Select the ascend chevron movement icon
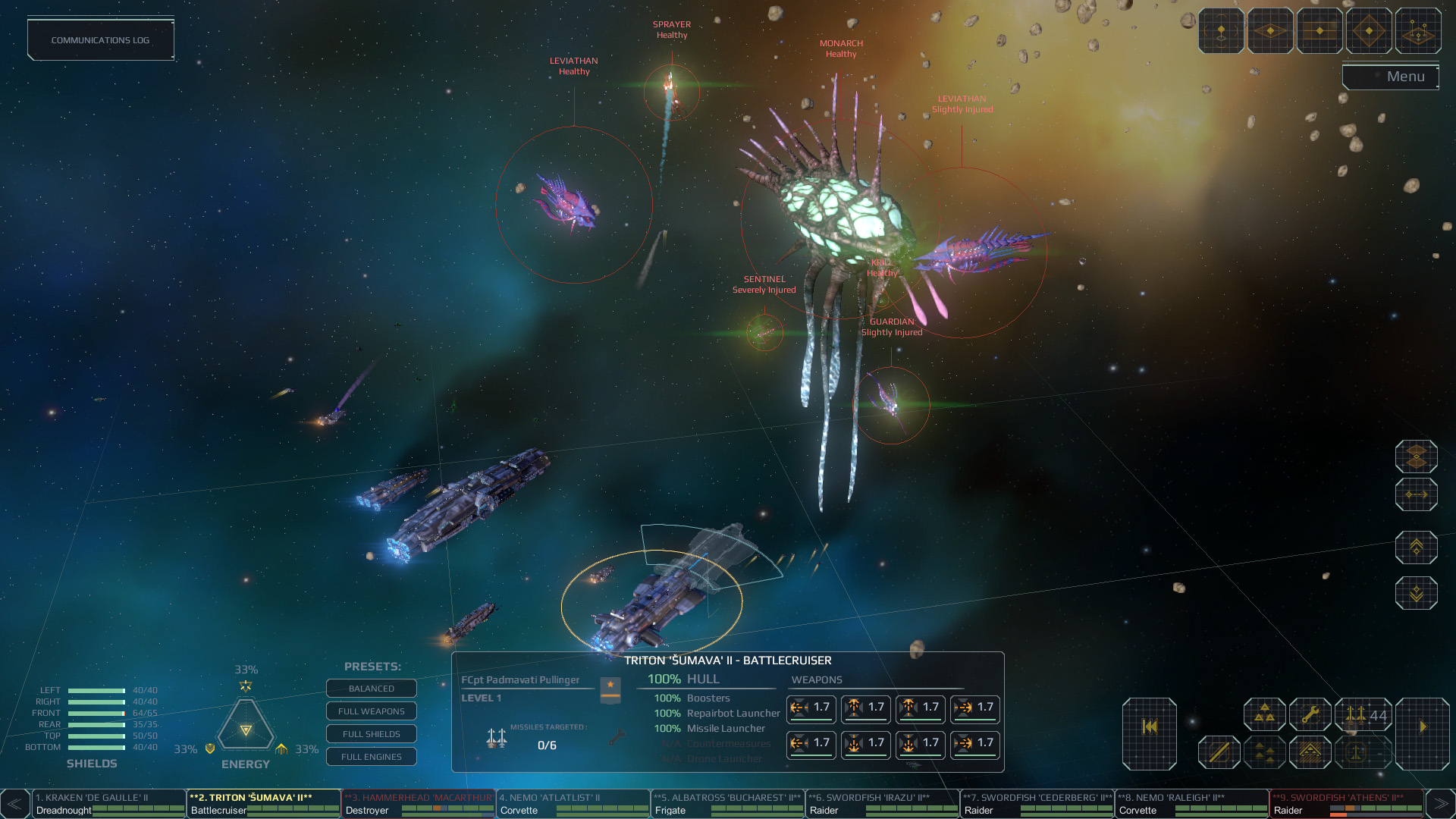This screenshot has width=1456, height=819. pyautogui.click(x=1417, y=546)
